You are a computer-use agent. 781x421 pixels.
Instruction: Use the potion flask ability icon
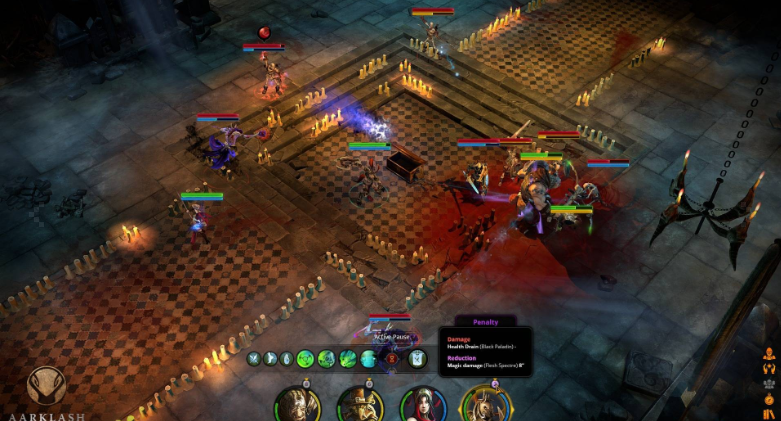[x=286, y=358]
